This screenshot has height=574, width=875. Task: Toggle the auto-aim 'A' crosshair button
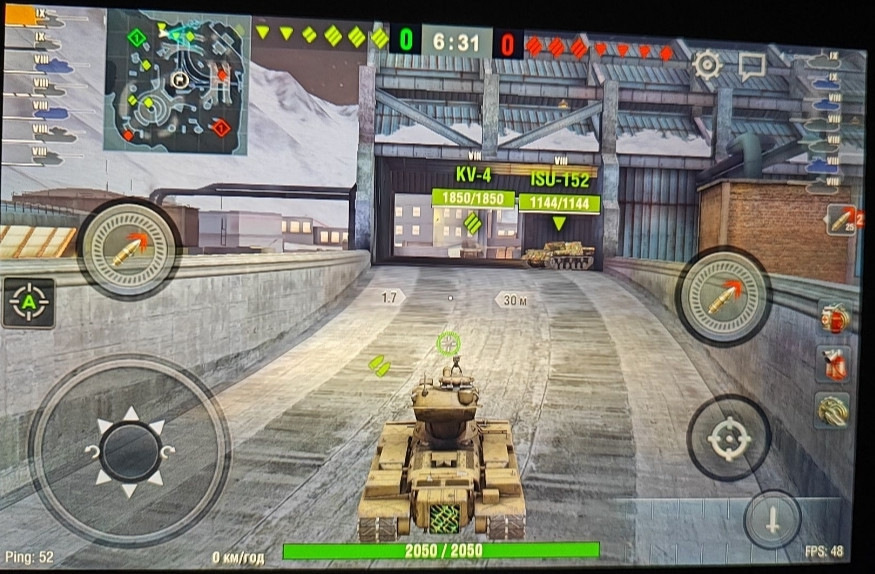(x=29, y=302)
